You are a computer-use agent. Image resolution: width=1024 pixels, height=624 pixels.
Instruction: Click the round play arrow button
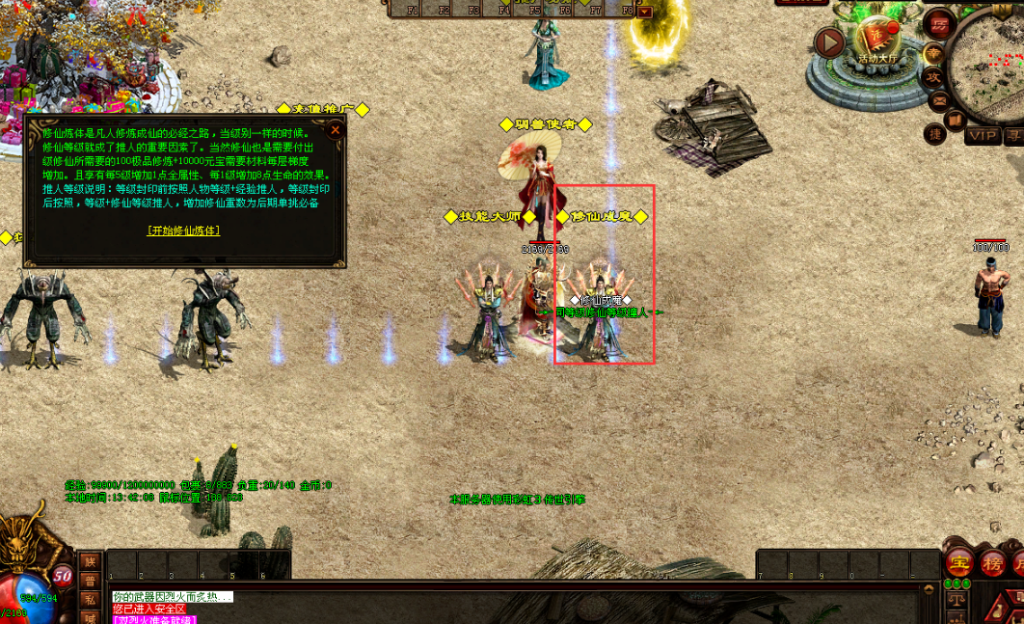(x=829, y=42)
